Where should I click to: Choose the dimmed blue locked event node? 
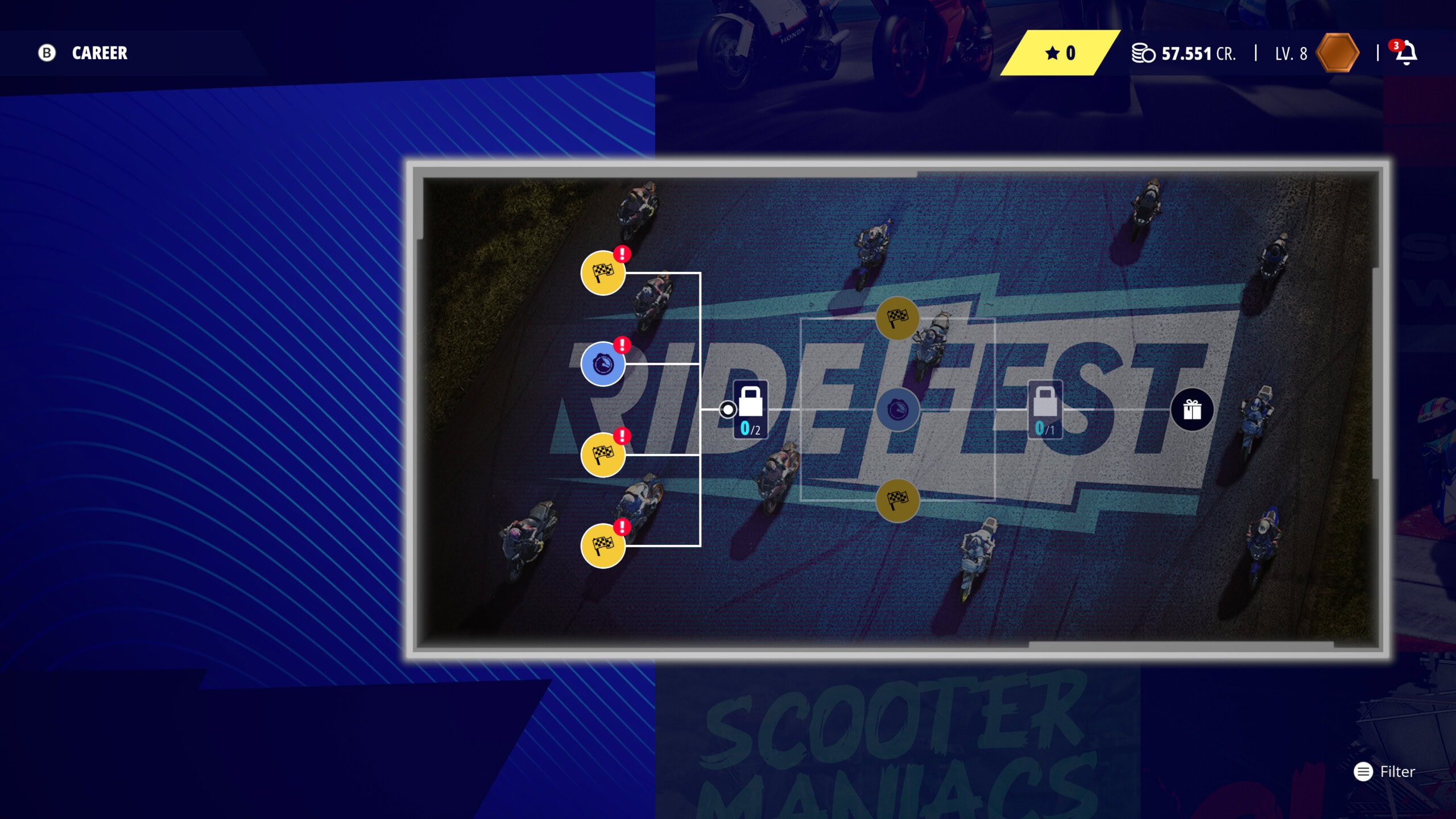(897, 409)
